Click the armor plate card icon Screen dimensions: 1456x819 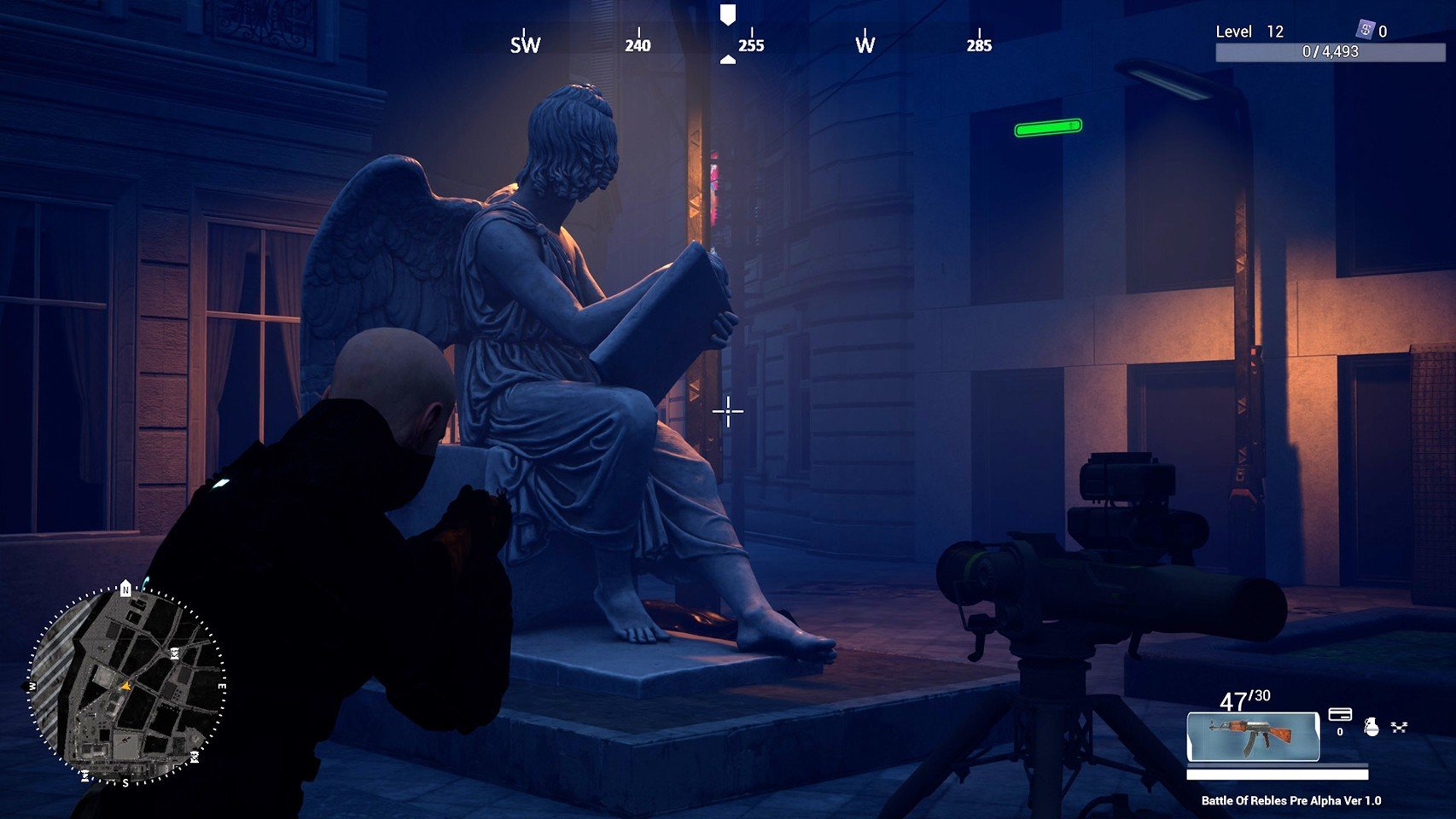point(1340,714)
